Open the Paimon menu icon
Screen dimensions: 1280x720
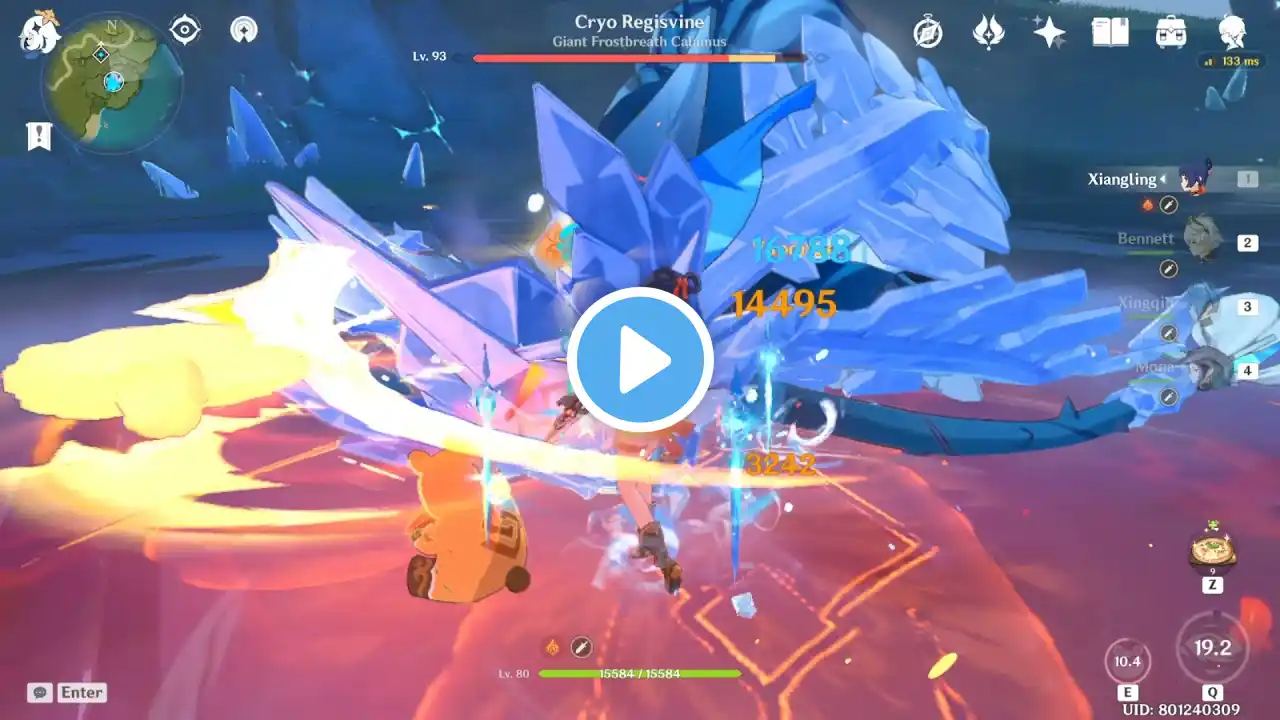pos(40,32)
